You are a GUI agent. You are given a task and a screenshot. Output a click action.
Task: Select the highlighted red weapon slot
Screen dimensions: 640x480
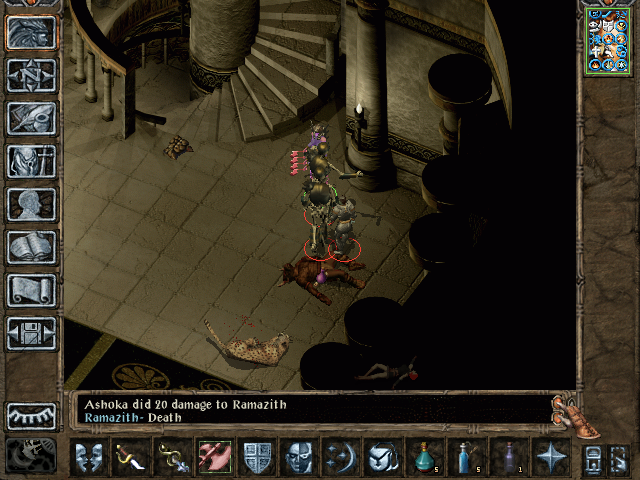click(x=215, y=457)
